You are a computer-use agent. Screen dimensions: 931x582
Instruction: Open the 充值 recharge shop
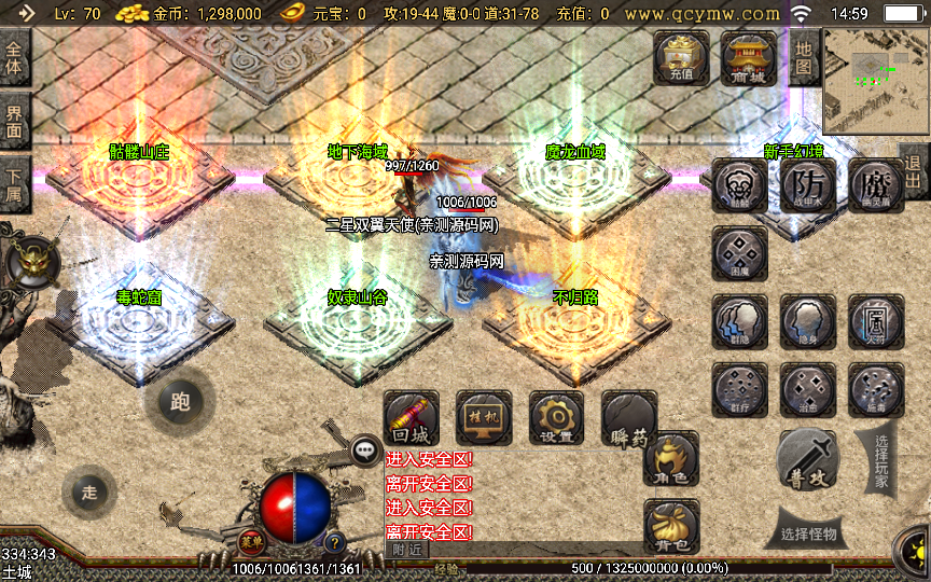[682, 58]
